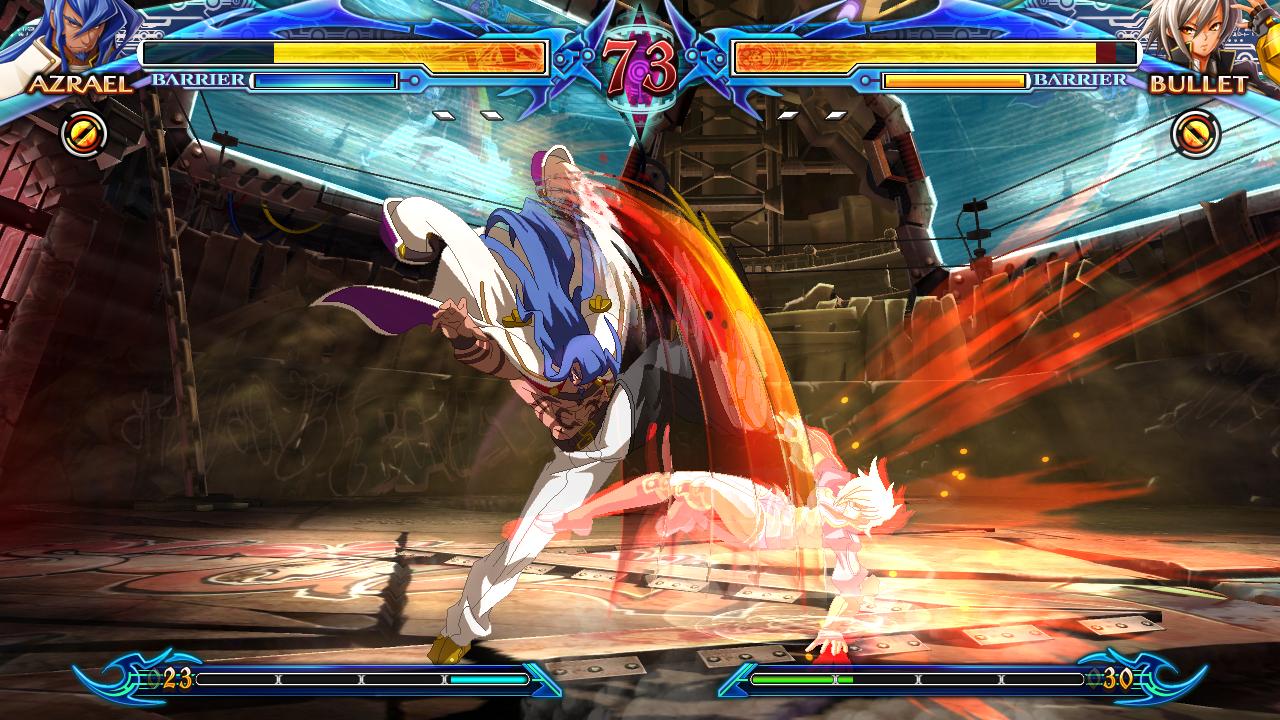
Task: Click the emblem on Azrael's heat gauge
Action: 112,676
